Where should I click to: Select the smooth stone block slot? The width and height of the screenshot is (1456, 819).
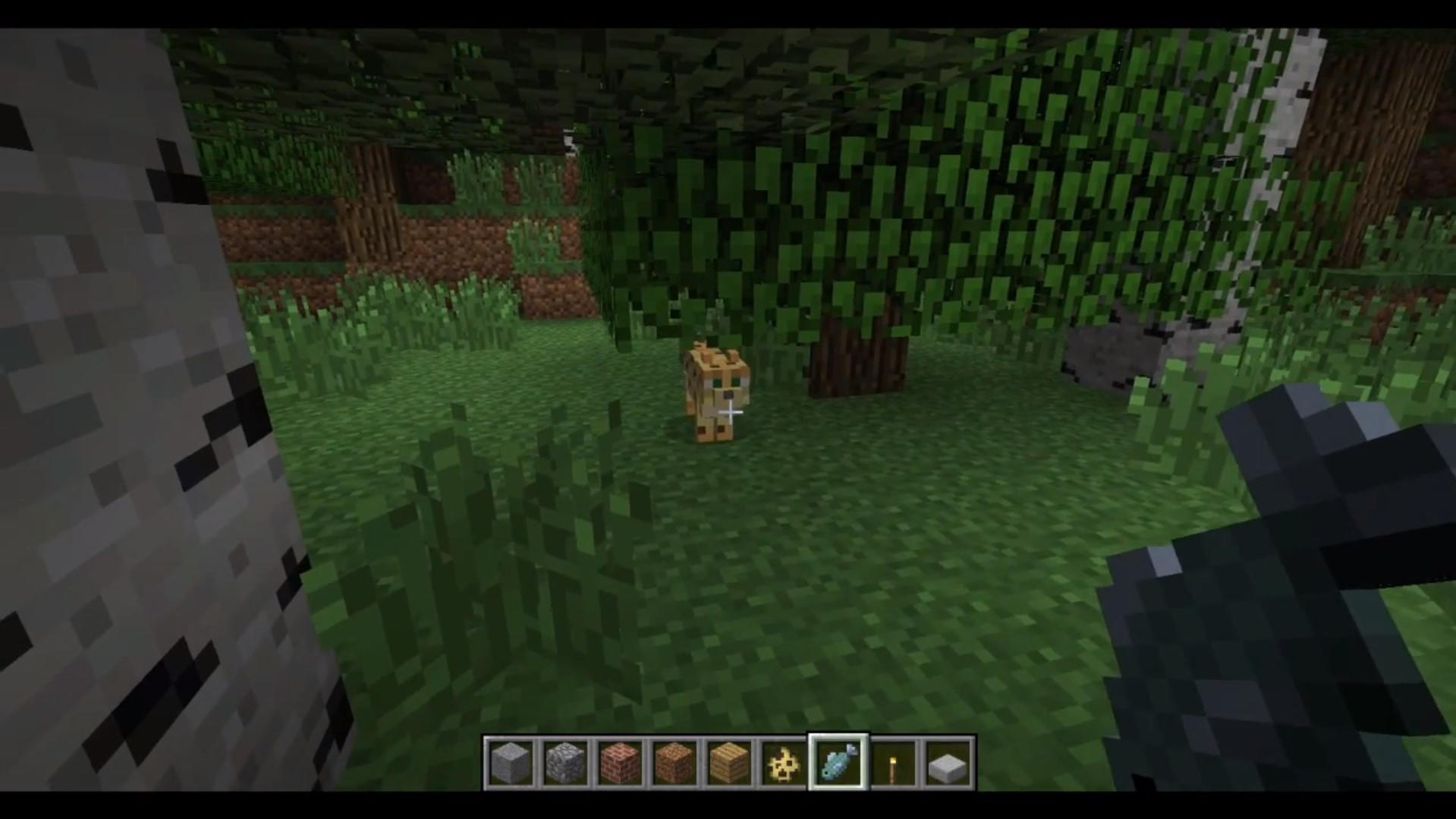[511, 763]
